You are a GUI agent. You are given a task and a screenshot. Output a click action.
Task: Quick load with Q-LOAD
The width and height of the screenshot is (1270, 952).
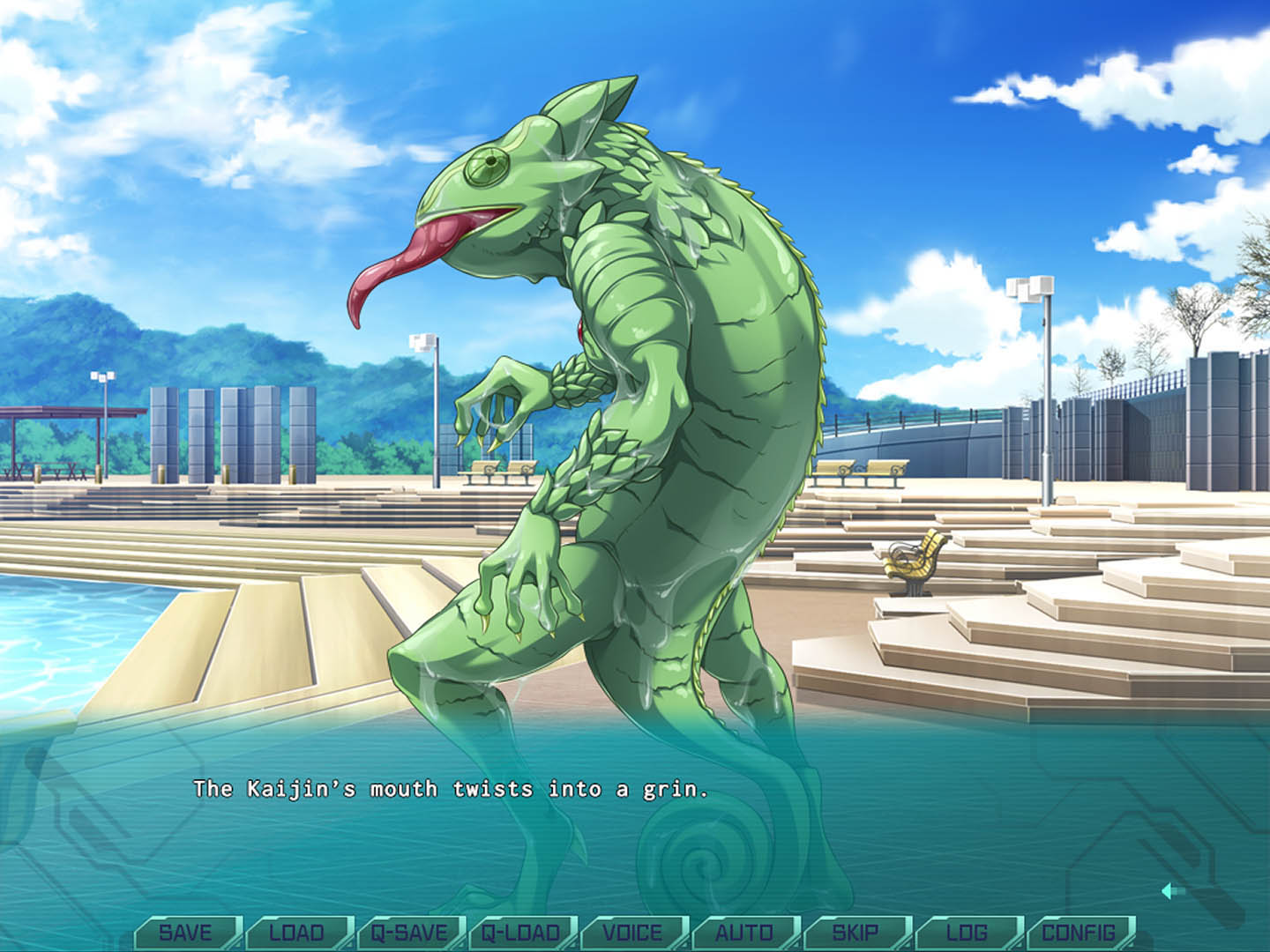[x=521, y=932]
